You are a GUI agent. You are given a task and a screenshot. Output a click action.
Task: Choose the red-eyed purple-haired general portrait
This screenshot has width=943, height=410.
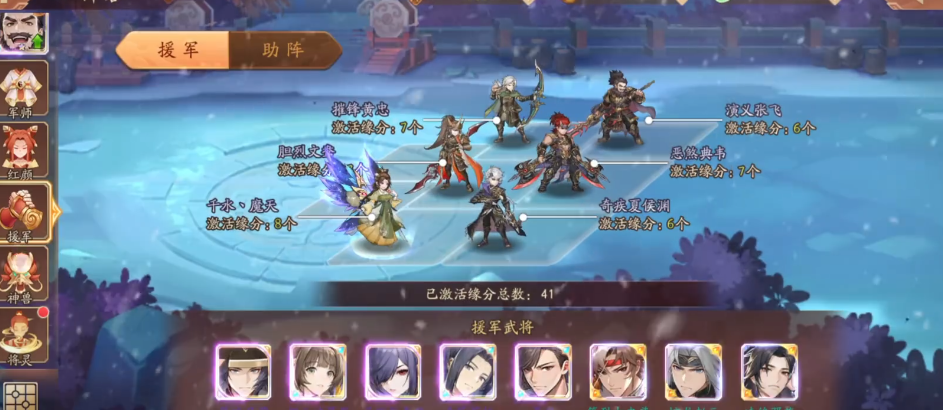[x=393, y=372]
